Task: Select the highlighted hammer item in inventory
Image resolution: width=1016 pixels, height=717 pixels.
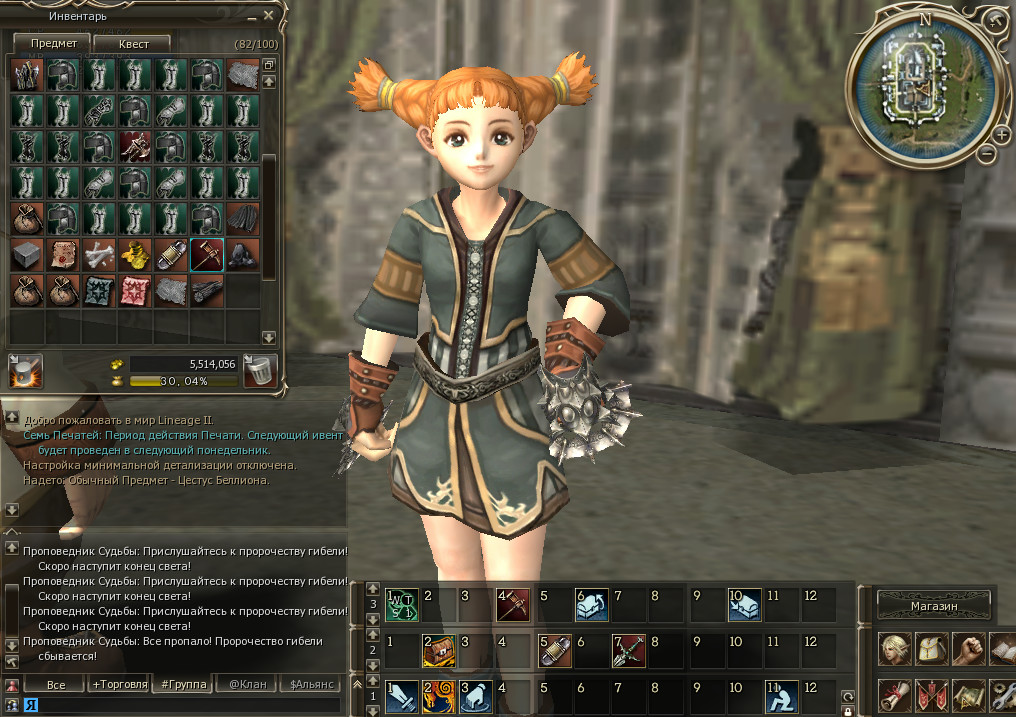Action: pyautogui.click(x=206, y=255)
